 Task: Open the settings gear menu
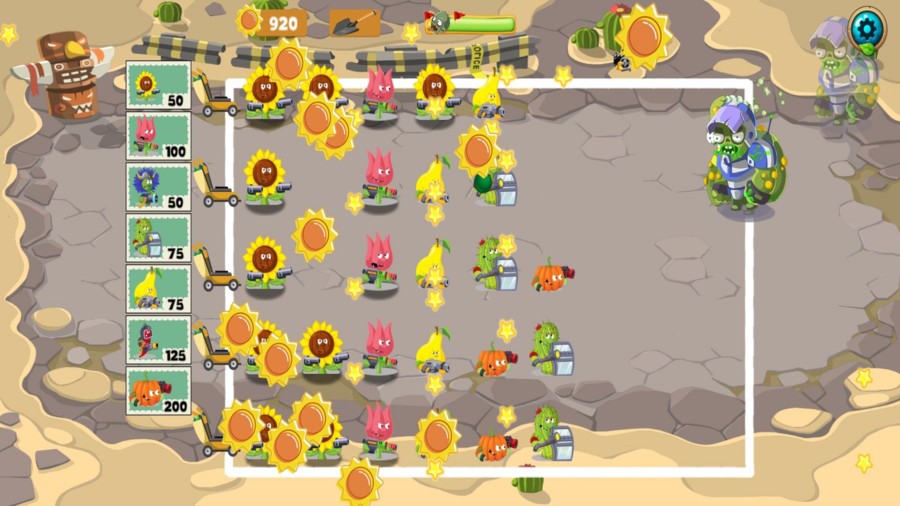pos(866,26)
